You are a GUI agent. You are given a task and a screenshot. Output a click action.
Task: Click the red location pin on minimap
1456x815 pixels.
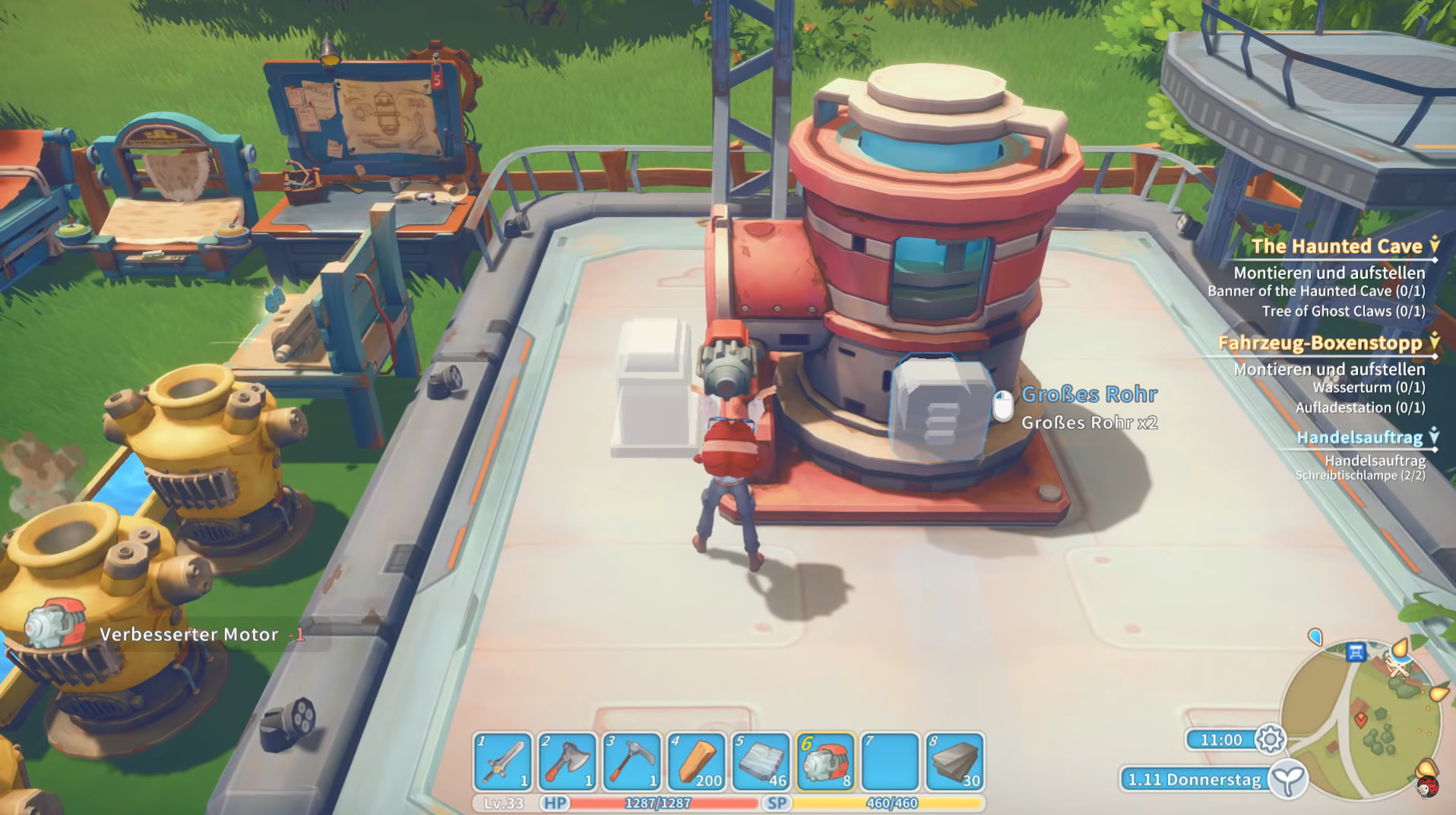point(1360,717)
